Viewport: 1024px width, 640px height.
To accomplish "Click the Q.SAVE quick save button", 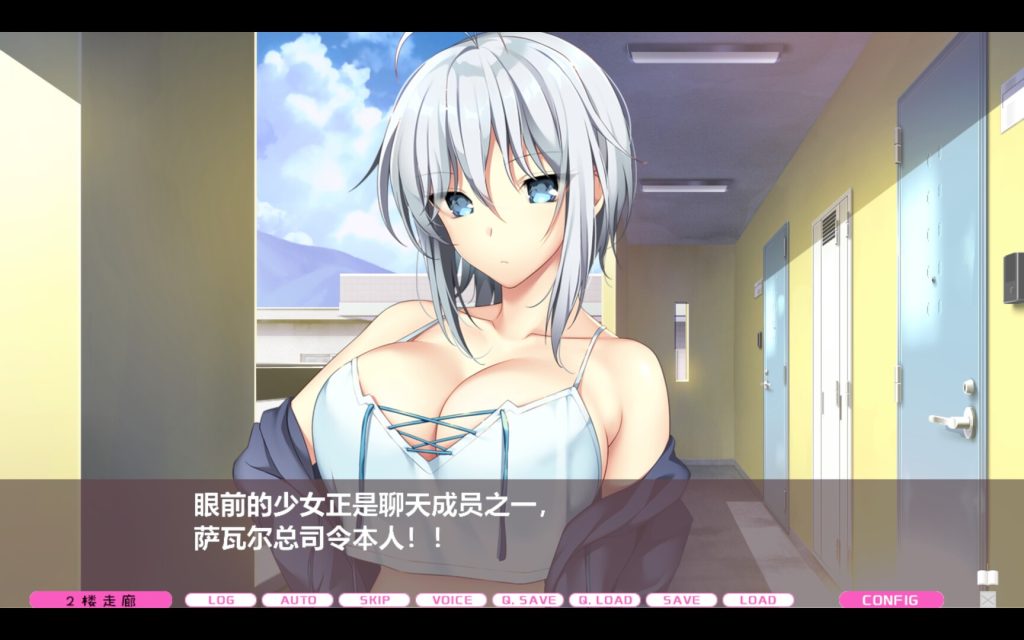I will (528, 600).
